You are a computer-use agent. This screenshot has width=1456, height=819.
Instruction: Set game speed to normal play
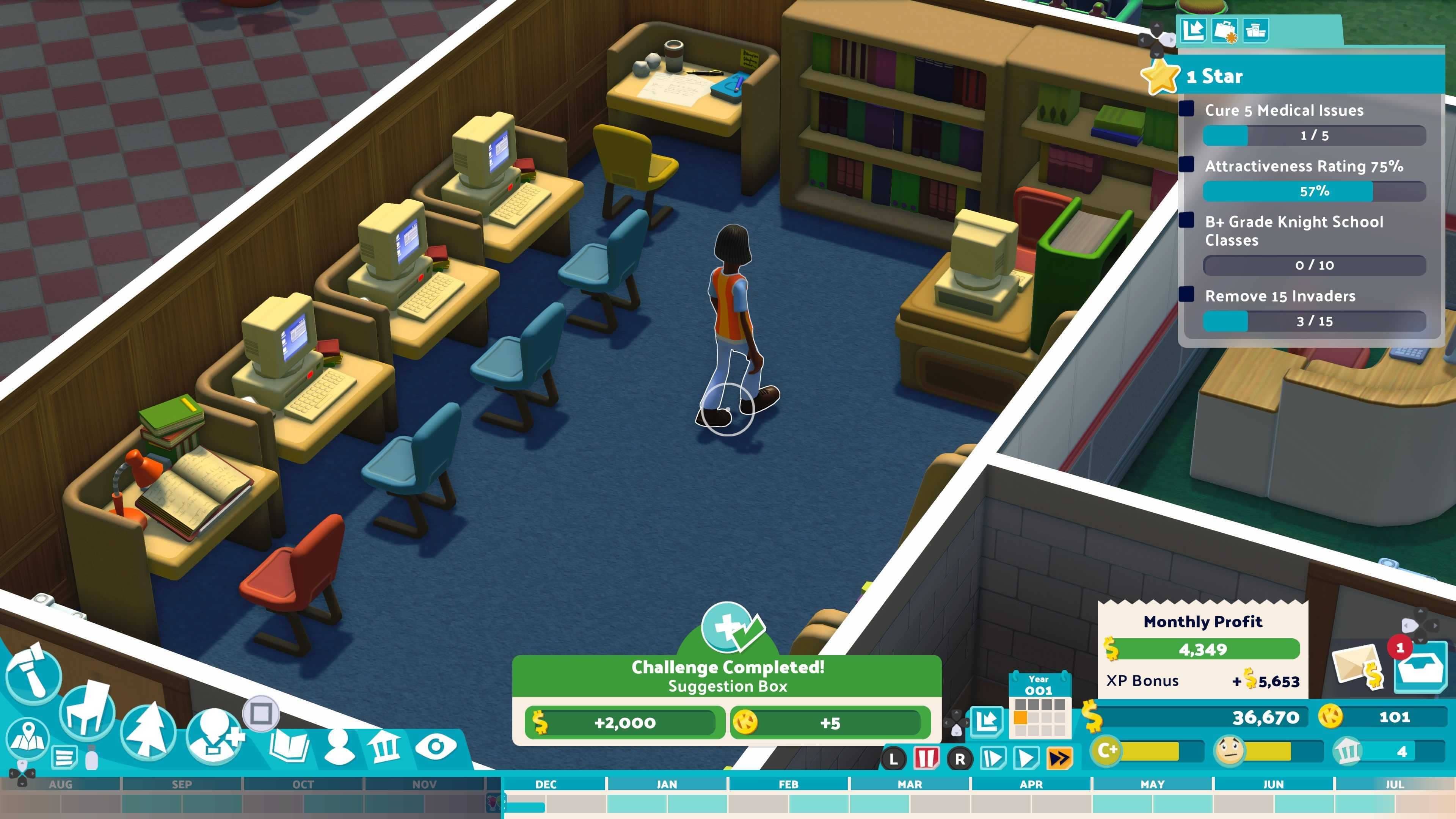point(1026,758)
